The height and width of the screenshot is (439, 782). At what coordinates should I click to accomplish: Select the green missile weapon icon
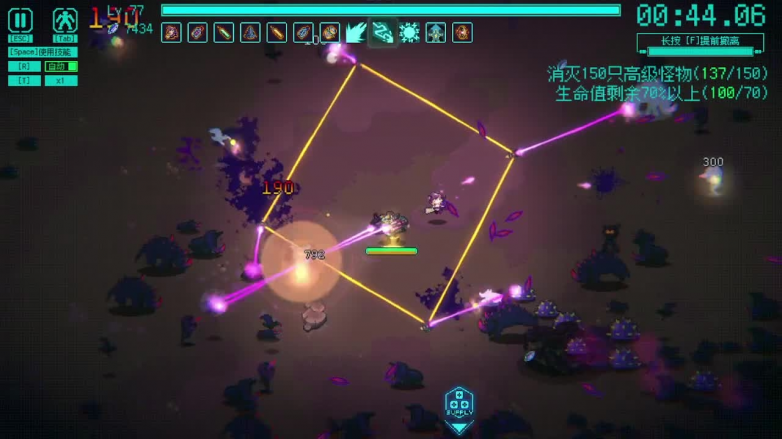point(224,33)
